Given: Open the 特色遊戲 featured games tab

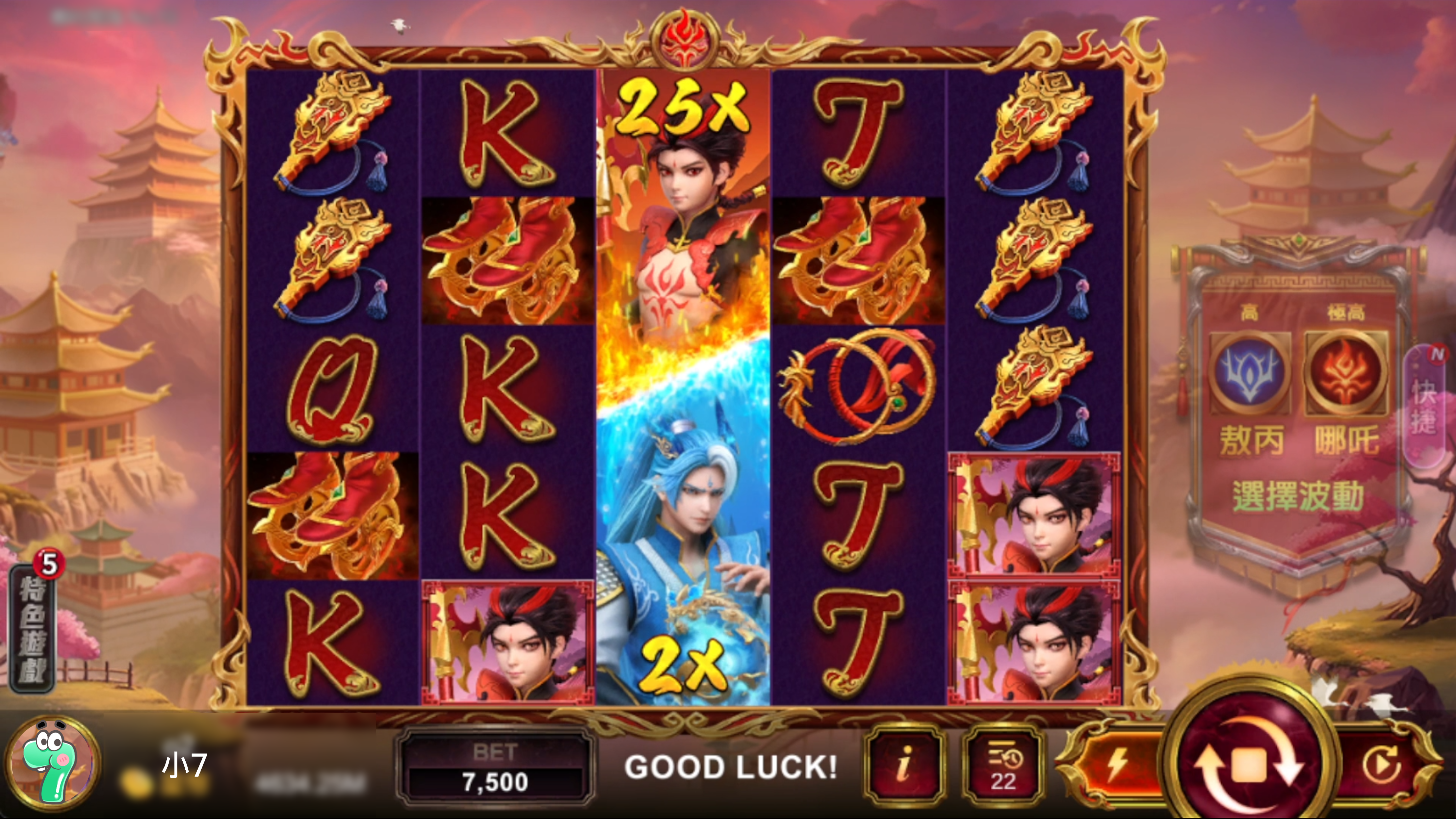Looking at the screenshot, I should [x=33, y=628].
